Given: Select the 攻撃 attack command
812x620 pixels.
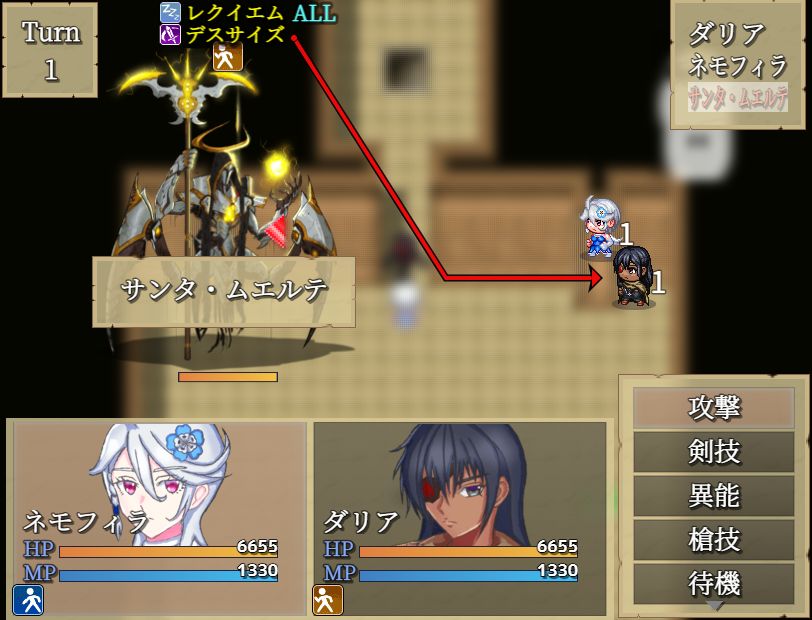Looking at the screenshot, I should [x=714, y=408].
